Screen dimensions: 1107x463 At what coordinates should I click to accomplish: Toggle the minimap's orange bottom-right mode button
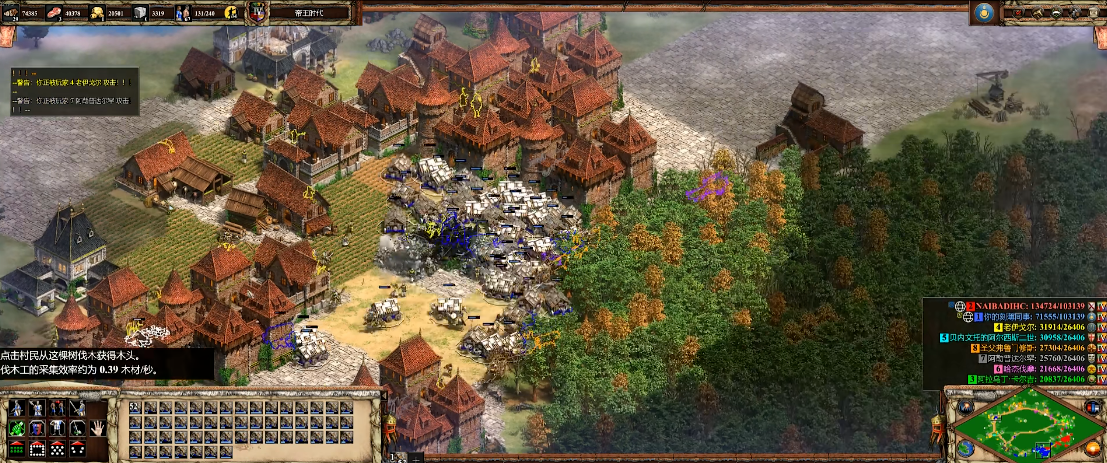pyautogui.click(x=1094, y=448)
